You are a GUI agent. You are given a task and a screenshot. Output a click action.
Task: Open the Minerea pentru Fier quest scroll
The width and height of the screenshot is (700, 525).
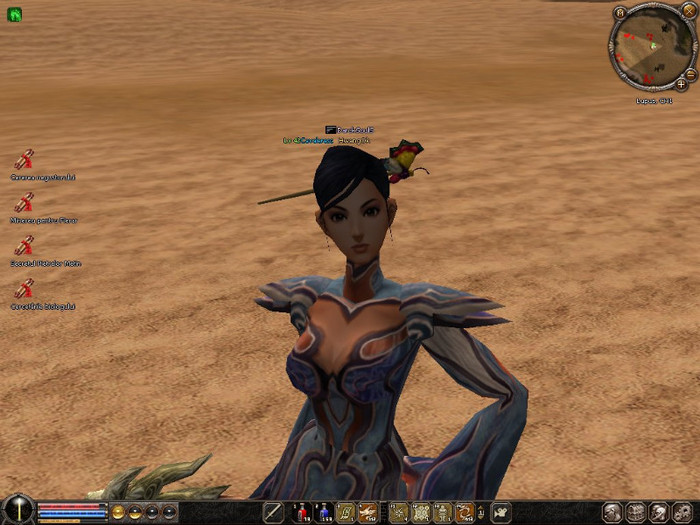point(24,202)
